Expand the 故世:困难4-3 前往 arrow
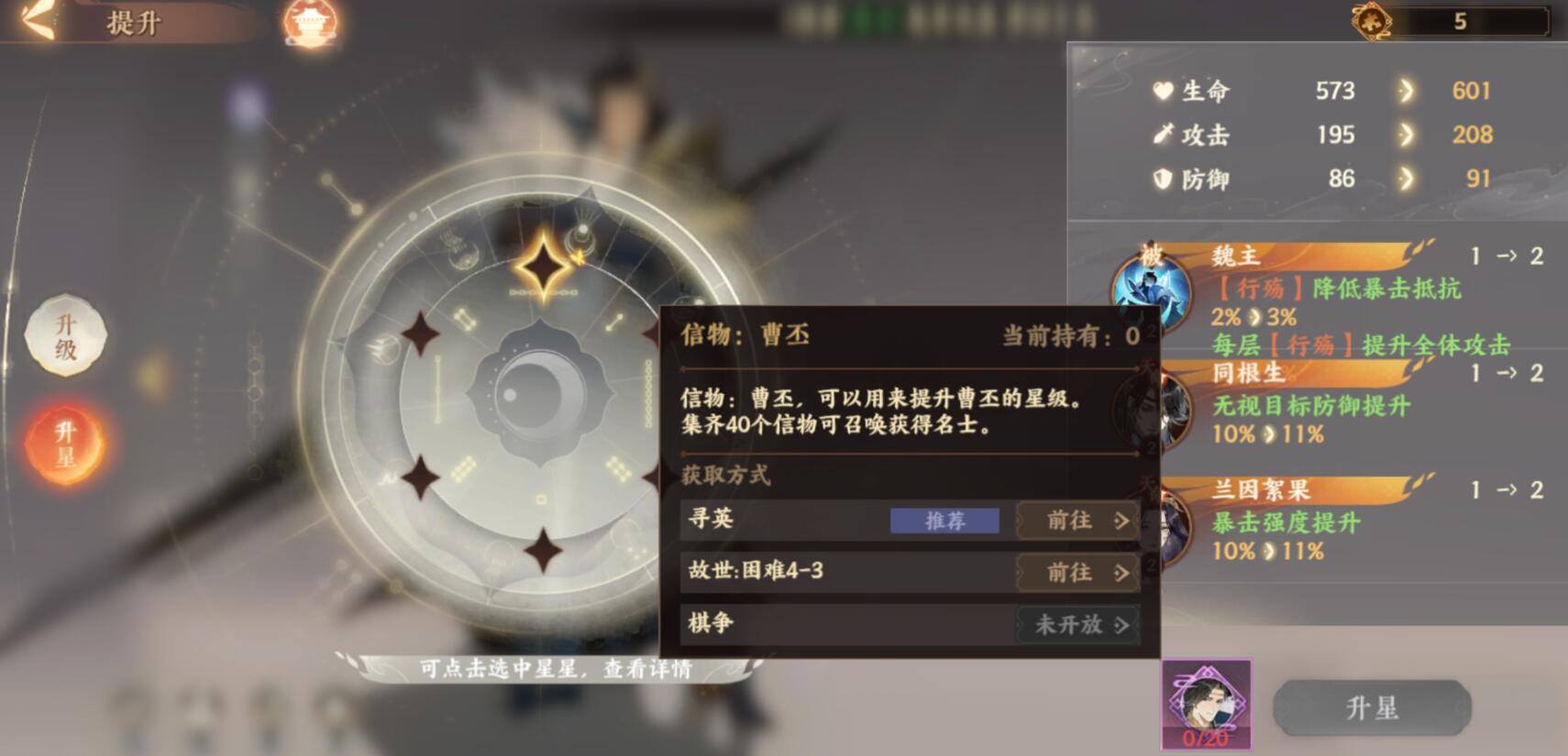The width and height of the screenshot is (1568, 756). (1123, 572)
